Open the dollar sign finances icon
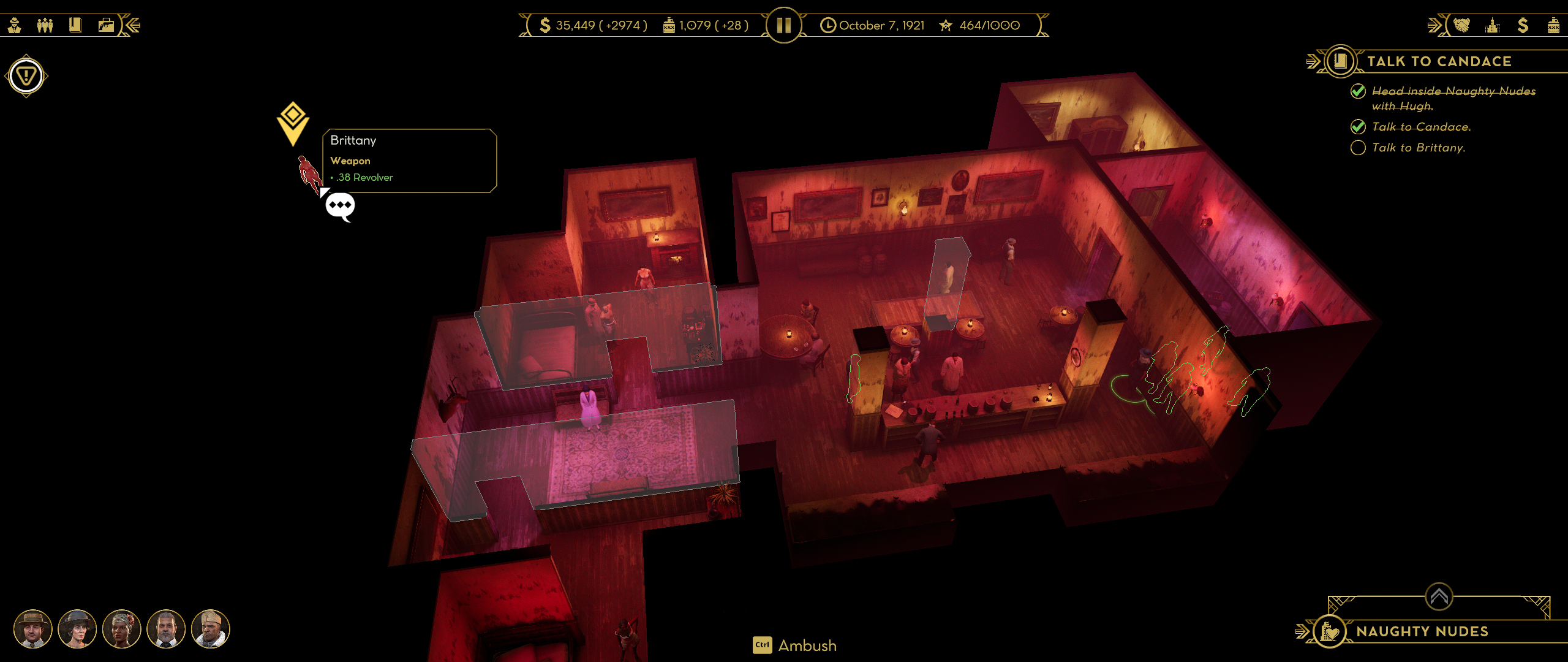1568x662 pixels. pos(1523,25)
